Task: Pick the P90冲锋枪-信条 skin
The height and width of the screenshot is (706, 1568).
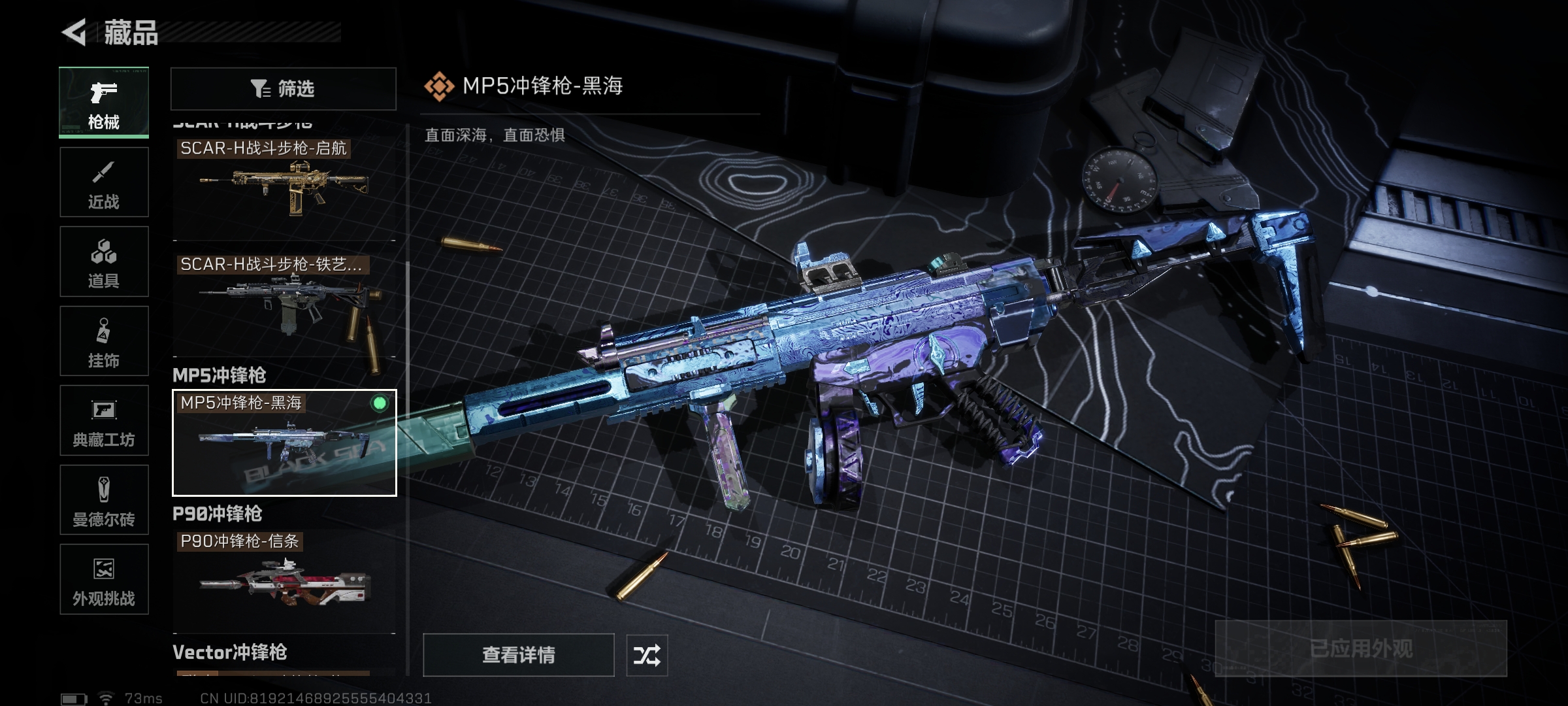Action: click(x=284, y=580)
